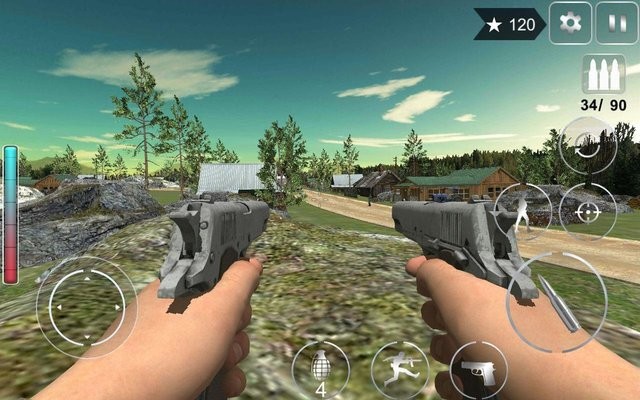
Task: Fire using the bullet button
Action: tap(554, 299)
